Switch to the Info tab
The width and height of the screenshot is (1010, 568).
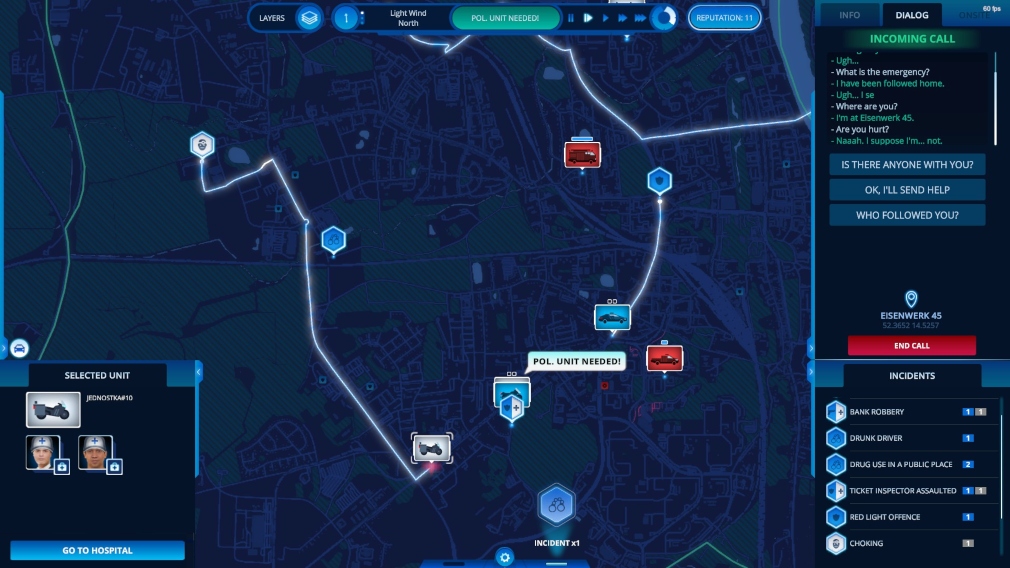849,15
